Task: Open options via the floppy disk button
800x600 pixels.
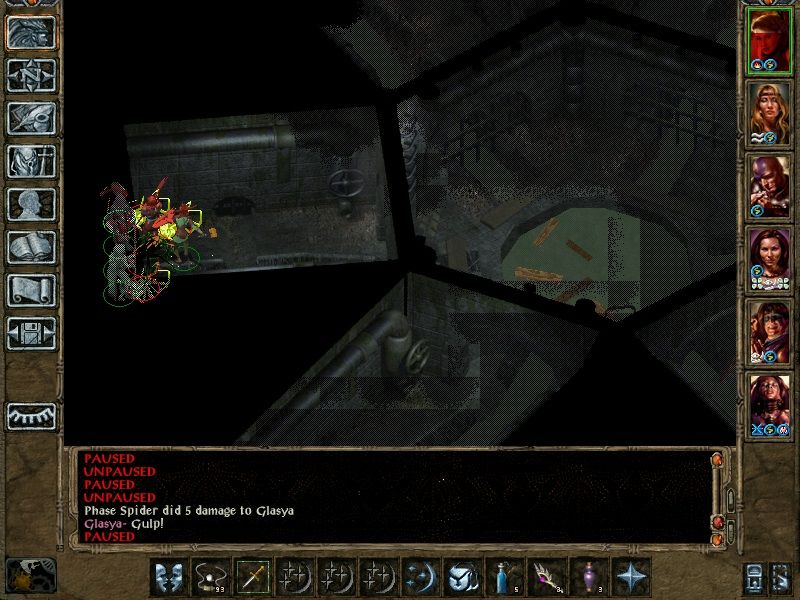Action: tap(30, 334)
